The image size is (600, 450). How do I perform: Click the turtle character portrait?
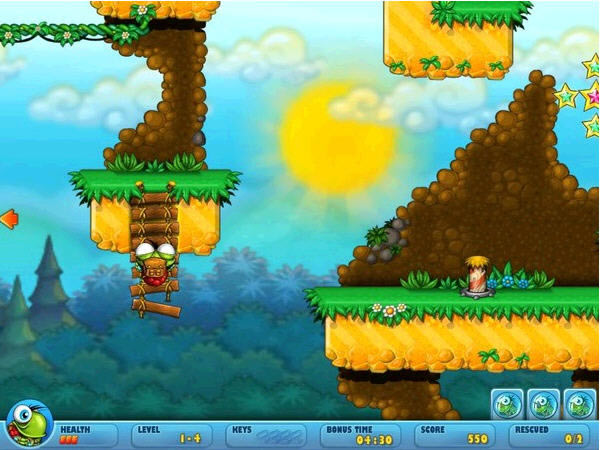tap(28, 425)
